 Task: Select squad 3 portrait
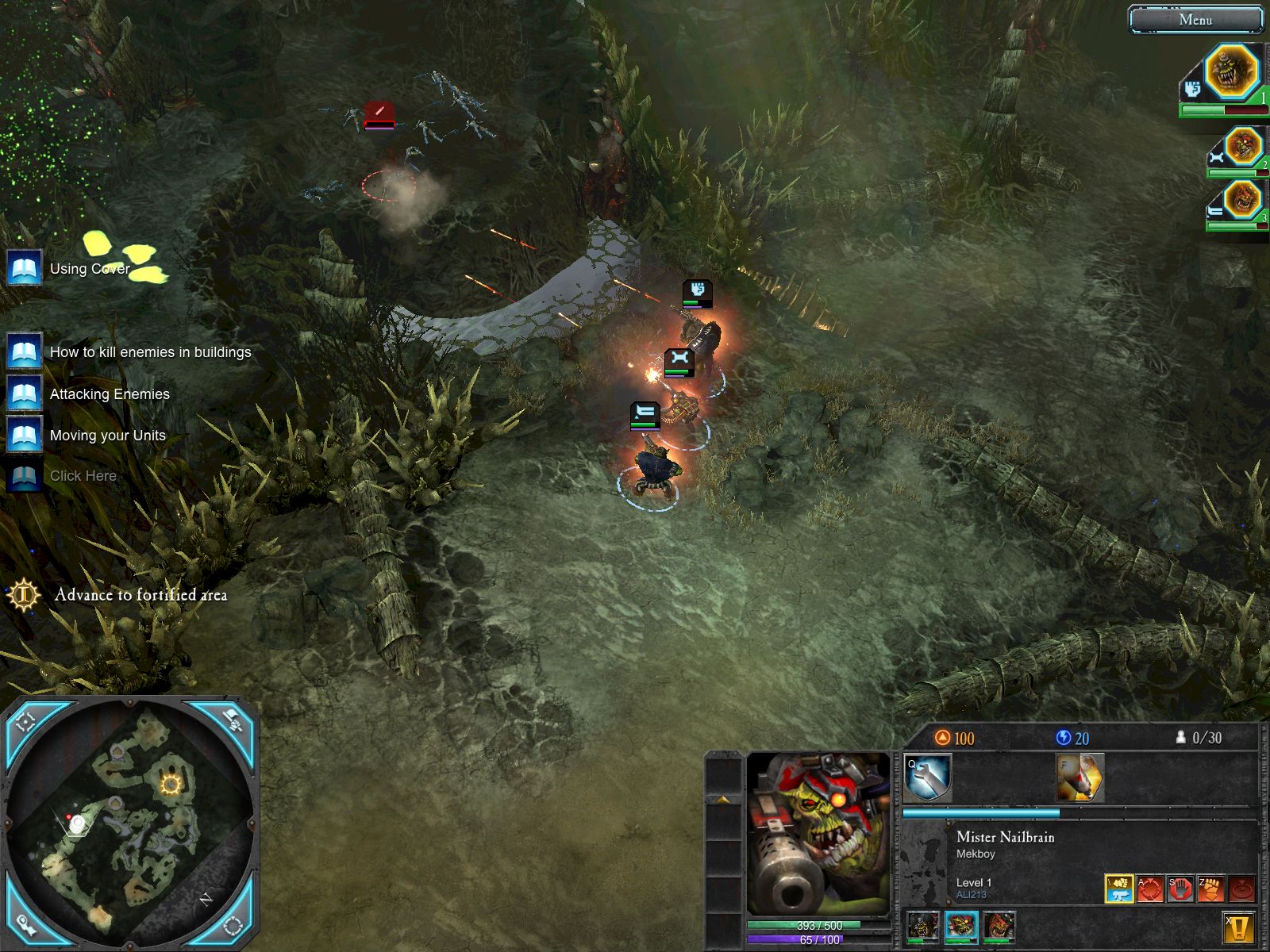coord(1241,199)
